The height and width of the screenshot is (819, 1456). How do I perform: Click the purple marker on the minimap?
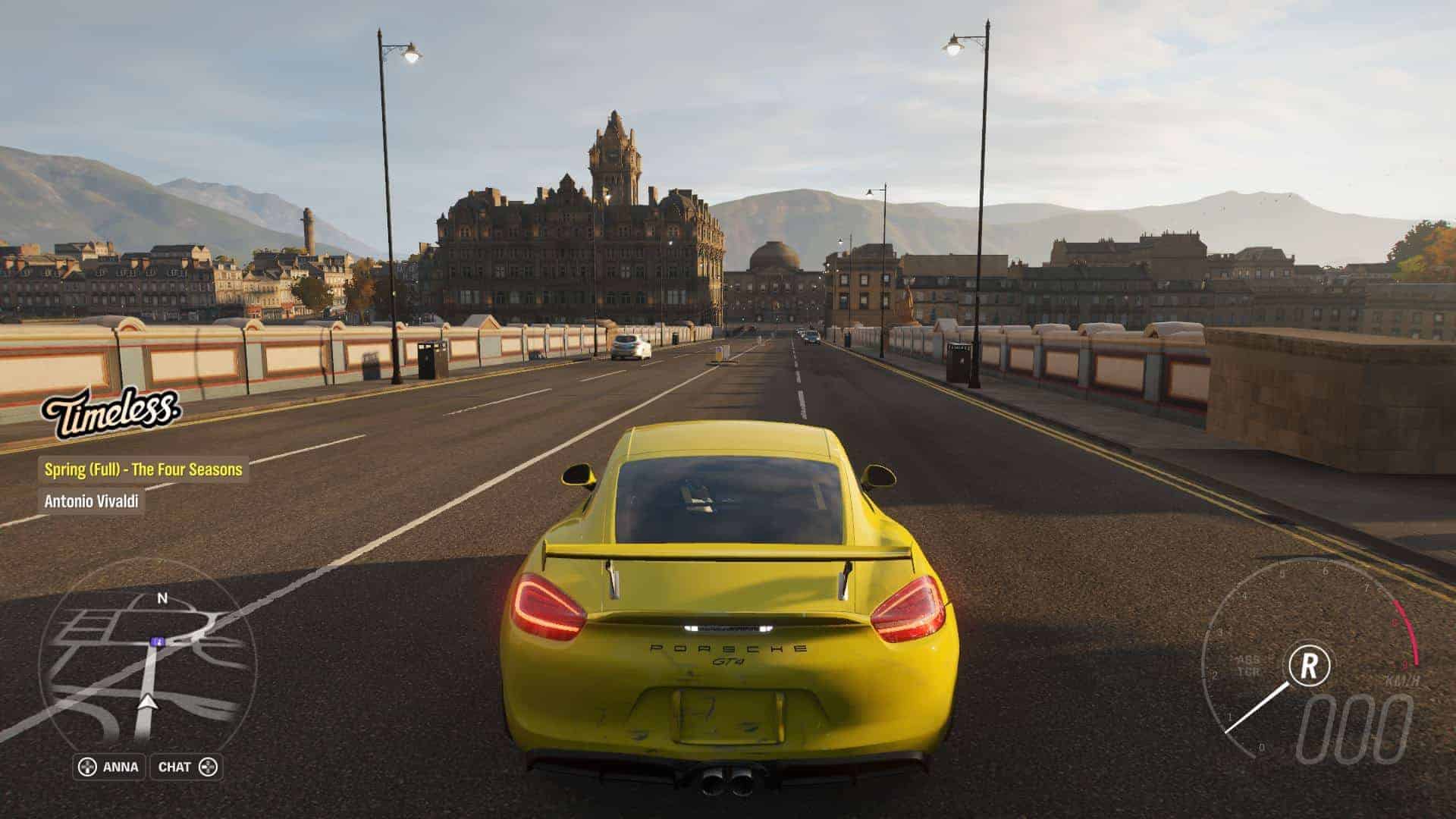pyautogui.click(x=157, y=642)
